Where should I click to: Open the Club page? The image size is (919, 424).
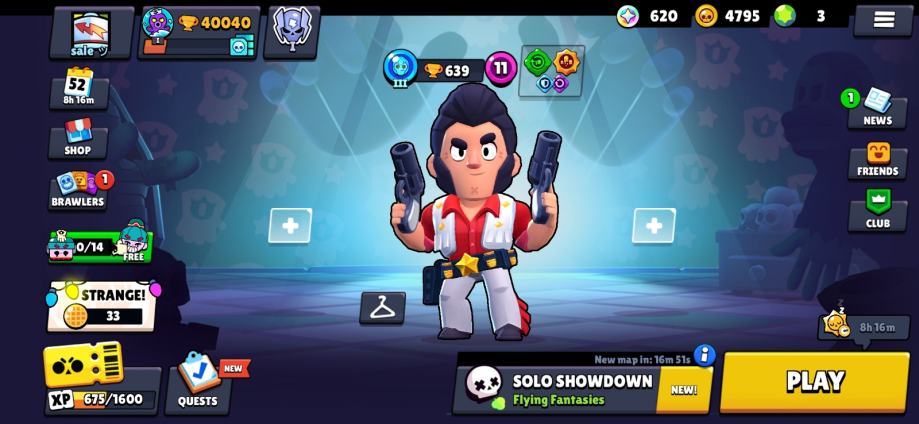pos(877,210)
